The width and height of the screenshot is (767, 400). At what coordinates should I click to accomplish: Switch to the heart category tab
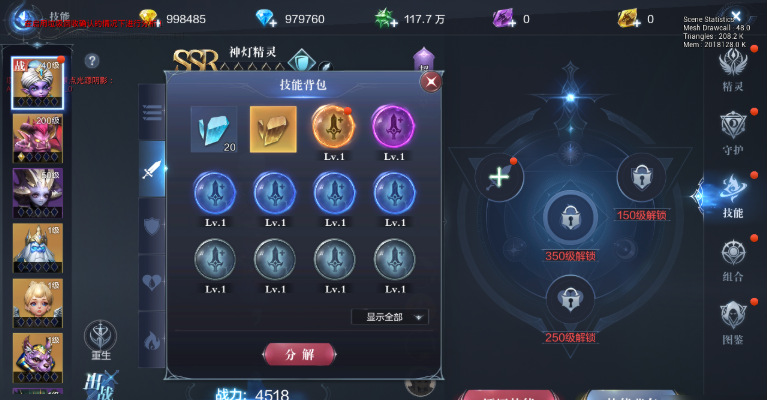pyautogui.click(x=152, y=281)
